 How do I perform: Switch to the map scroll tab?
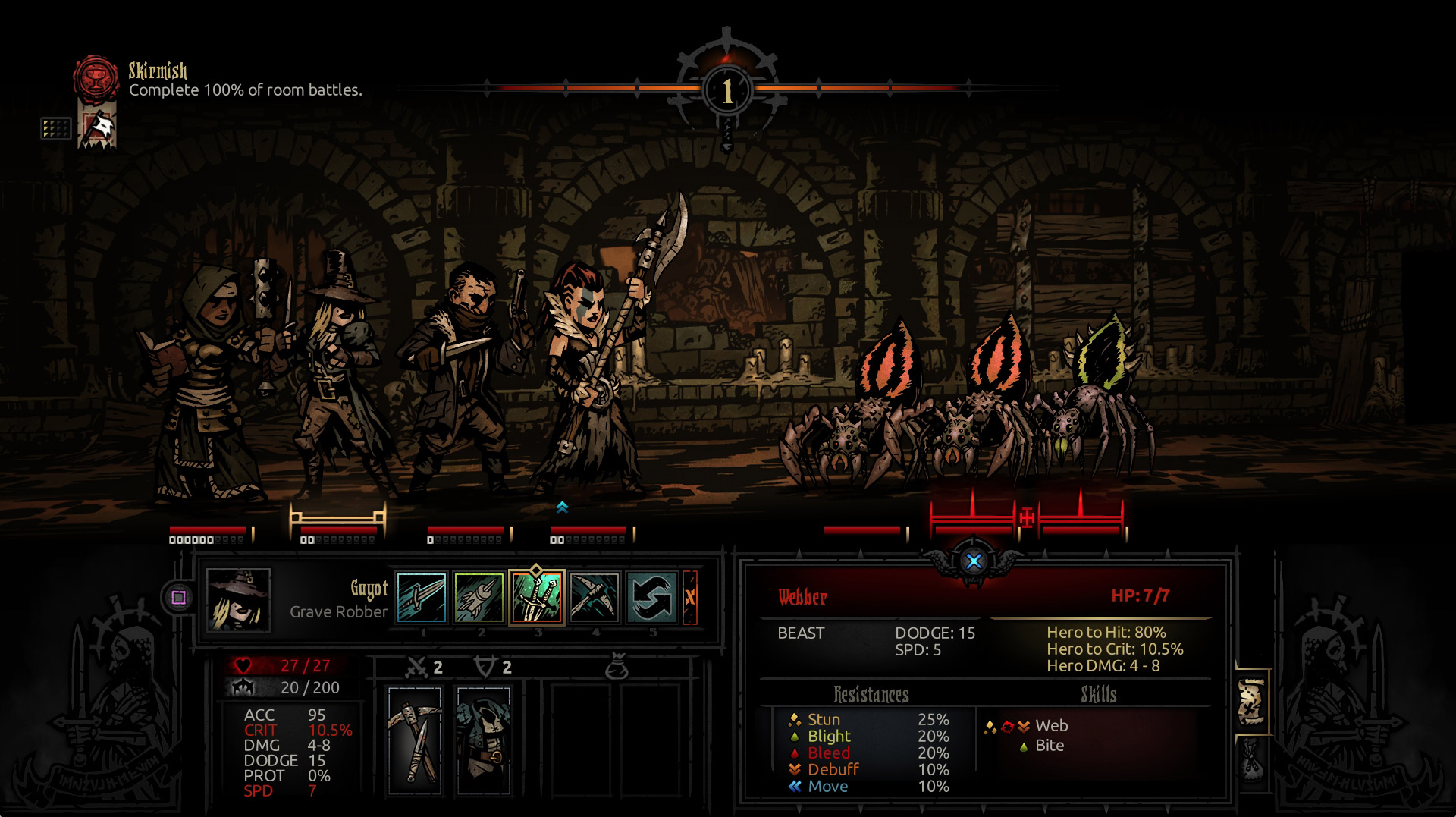[x=1252, y=702]
